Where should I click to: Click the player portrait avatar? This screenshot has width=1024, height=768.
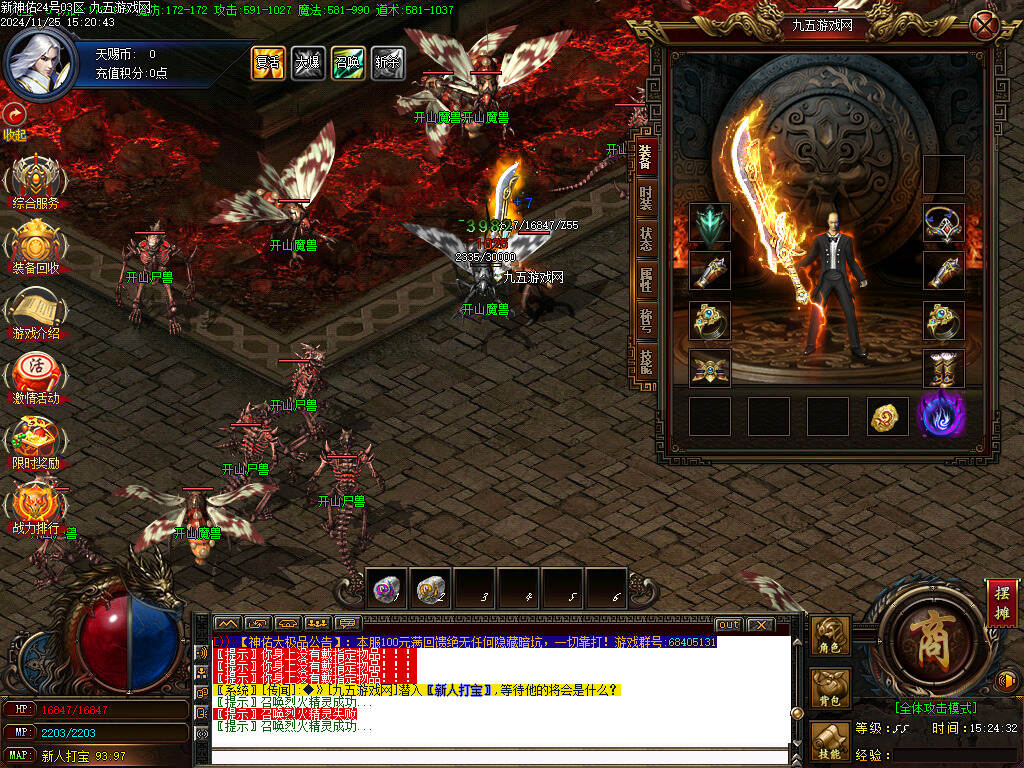40,60
